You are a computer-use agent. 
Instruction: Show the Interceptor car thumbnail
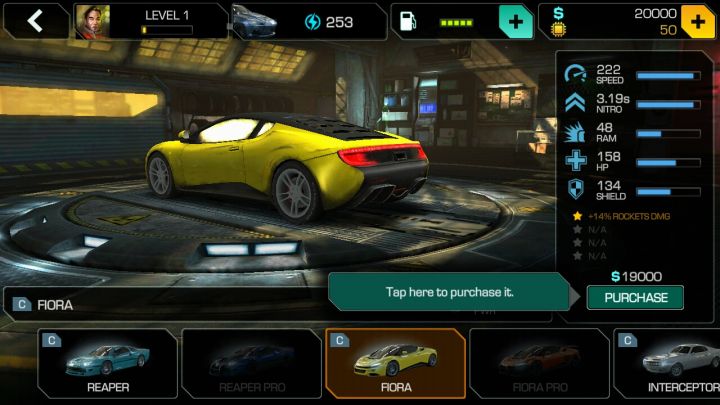pos(670,363)
